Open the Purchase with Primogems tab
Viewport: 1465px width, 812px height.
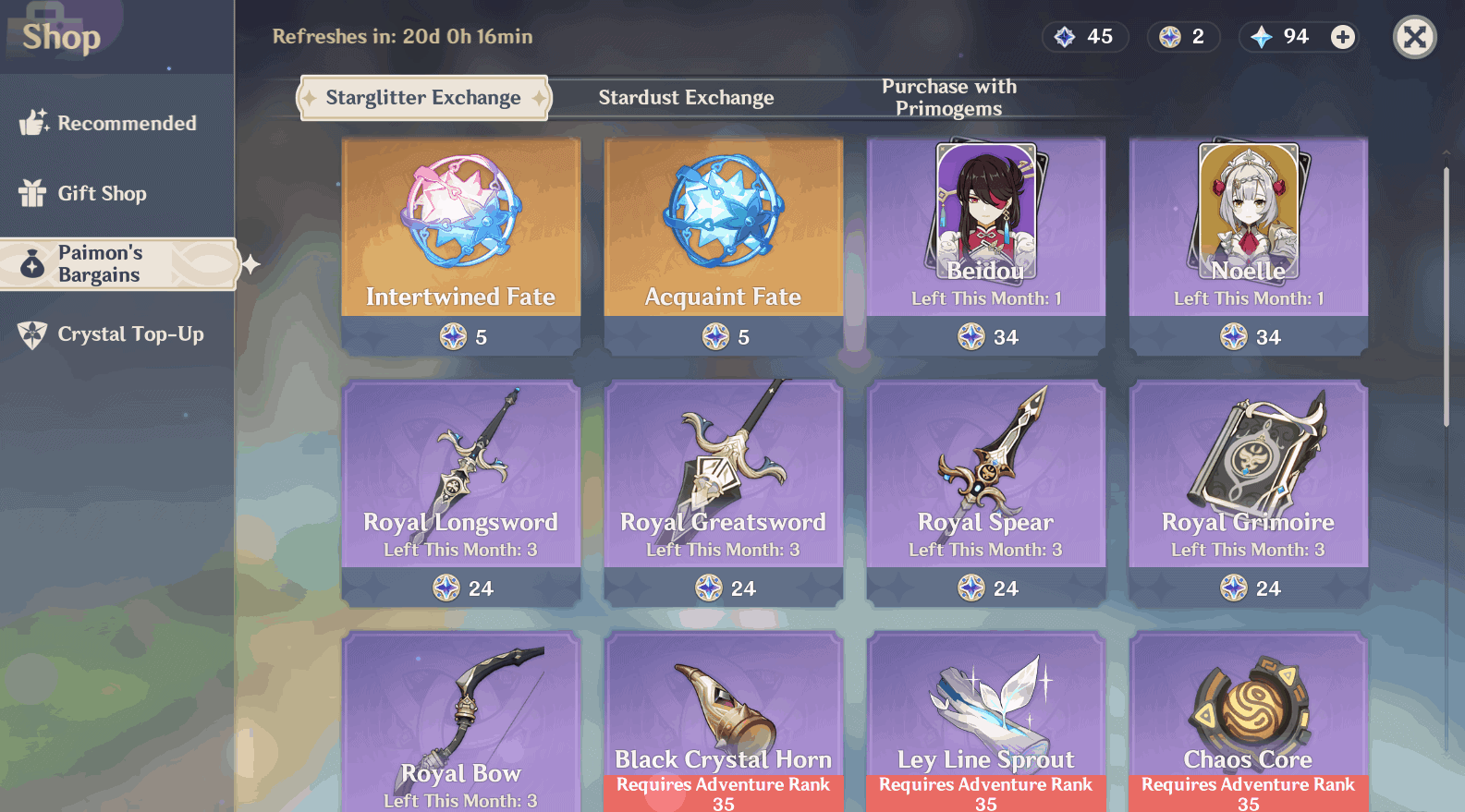948,97
